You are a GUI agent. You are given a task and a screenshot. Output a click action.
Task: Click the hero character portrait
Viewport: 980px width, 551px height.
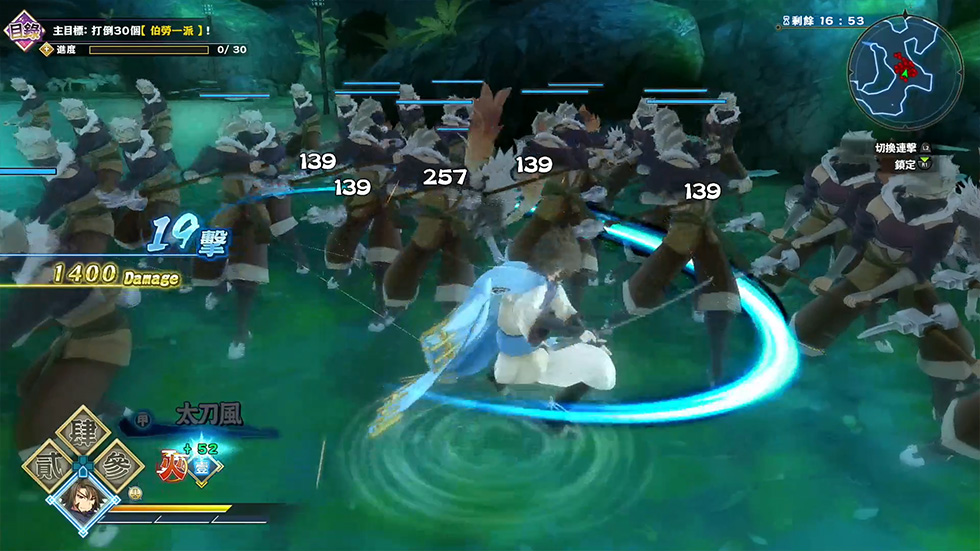point(82,500)
